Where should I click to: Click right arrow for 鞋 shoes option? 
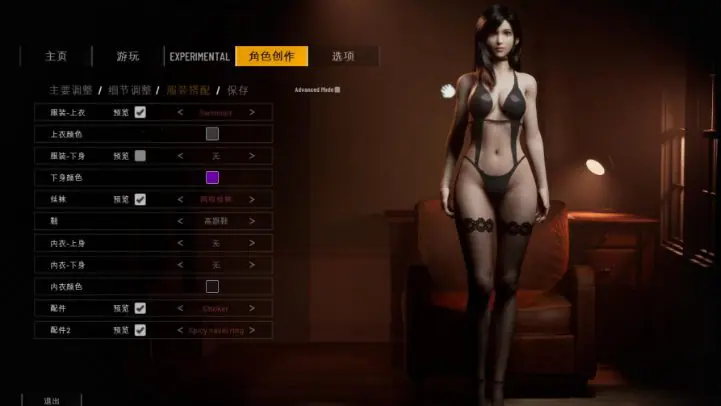coord(252,221)
